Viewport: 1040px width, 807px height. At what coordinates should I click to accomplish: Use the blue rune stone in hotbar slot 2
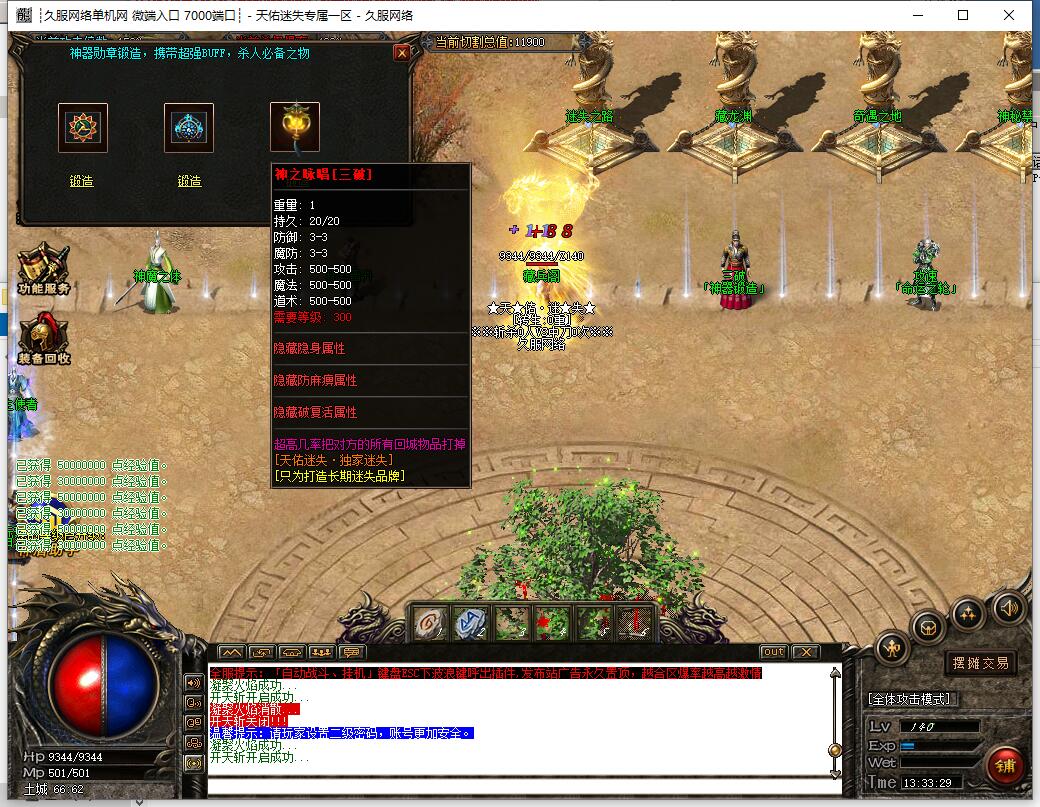pos(470,624)
